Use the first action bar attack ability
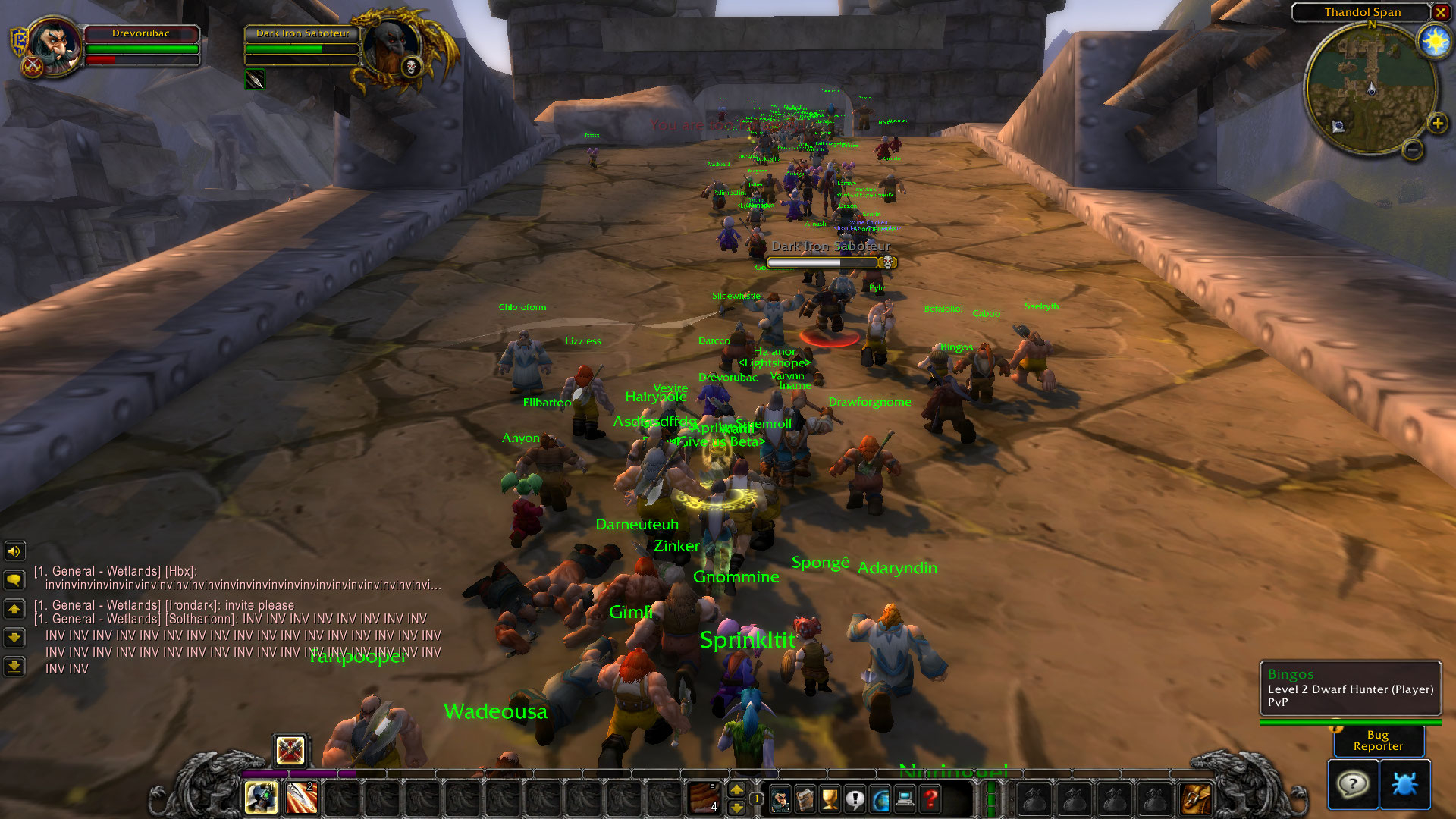Image resolution: width=1456 pixels, height=819 pixels. point(262,798)
